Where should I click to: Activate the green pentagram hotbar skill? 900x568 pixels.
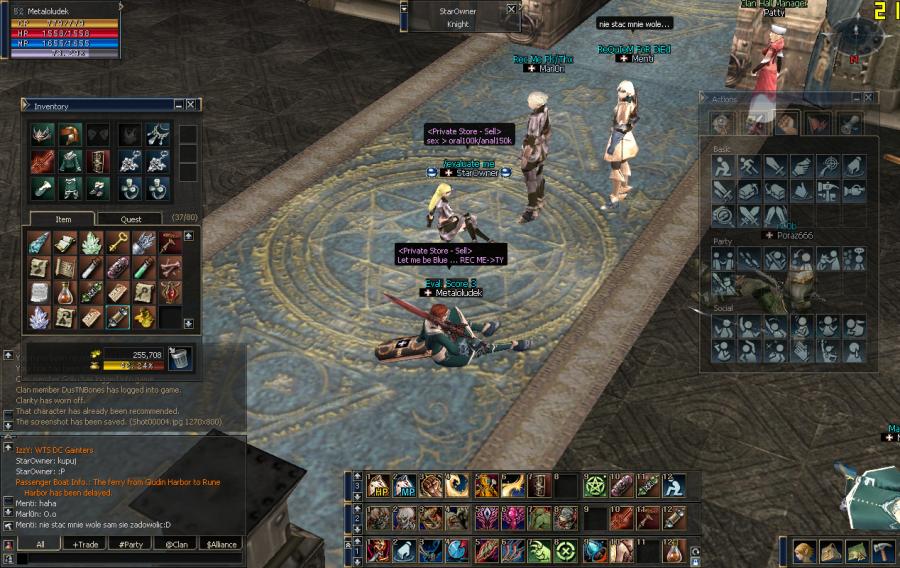(x=595, y=486)
